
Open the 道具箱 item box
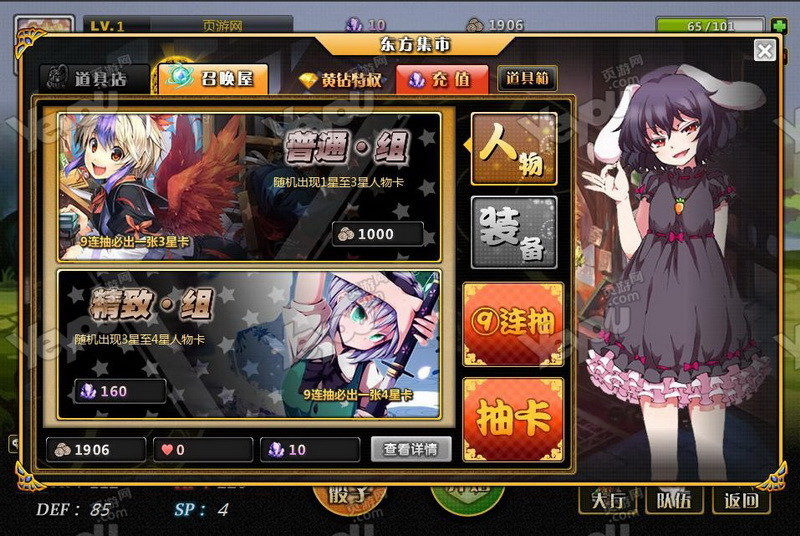[527, 79]
